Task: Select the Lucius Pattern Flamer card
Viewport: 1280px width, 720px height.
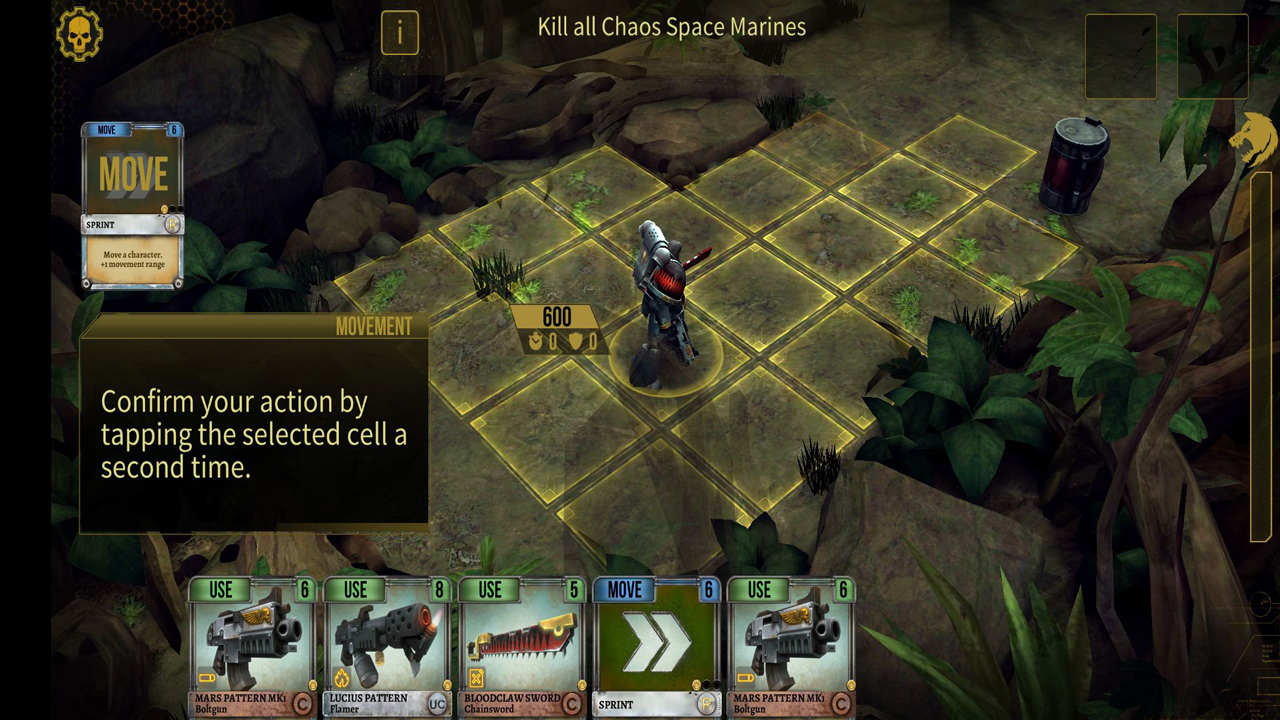Action: click(x=387, y=647)
